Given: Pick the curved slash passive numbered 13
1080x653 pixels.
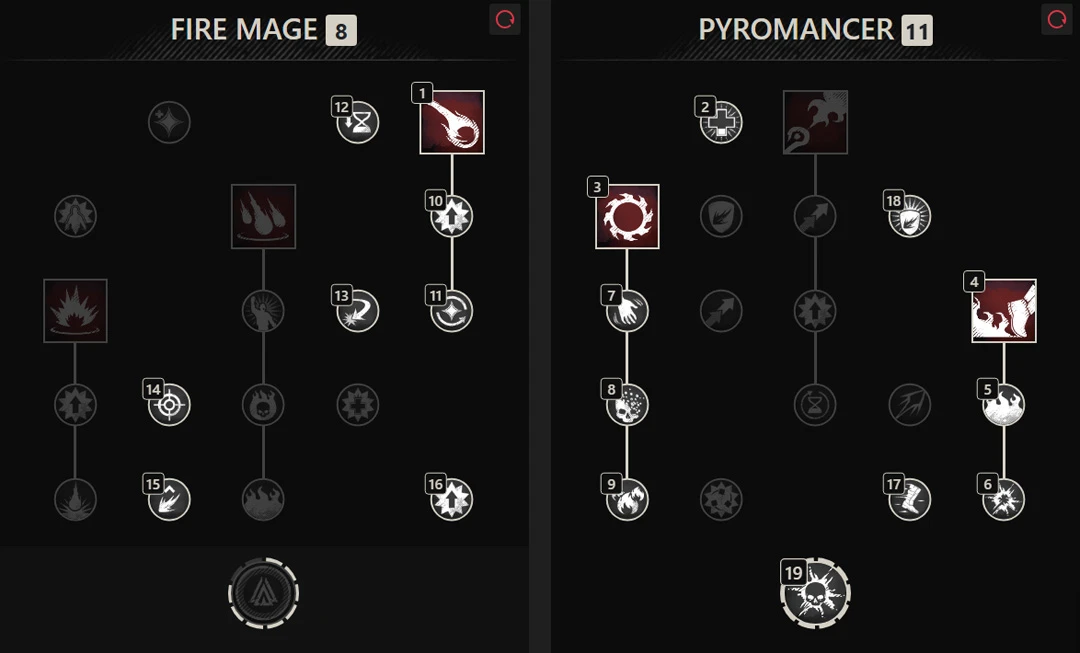Looking at the screenshot, I should coord(358,311).
